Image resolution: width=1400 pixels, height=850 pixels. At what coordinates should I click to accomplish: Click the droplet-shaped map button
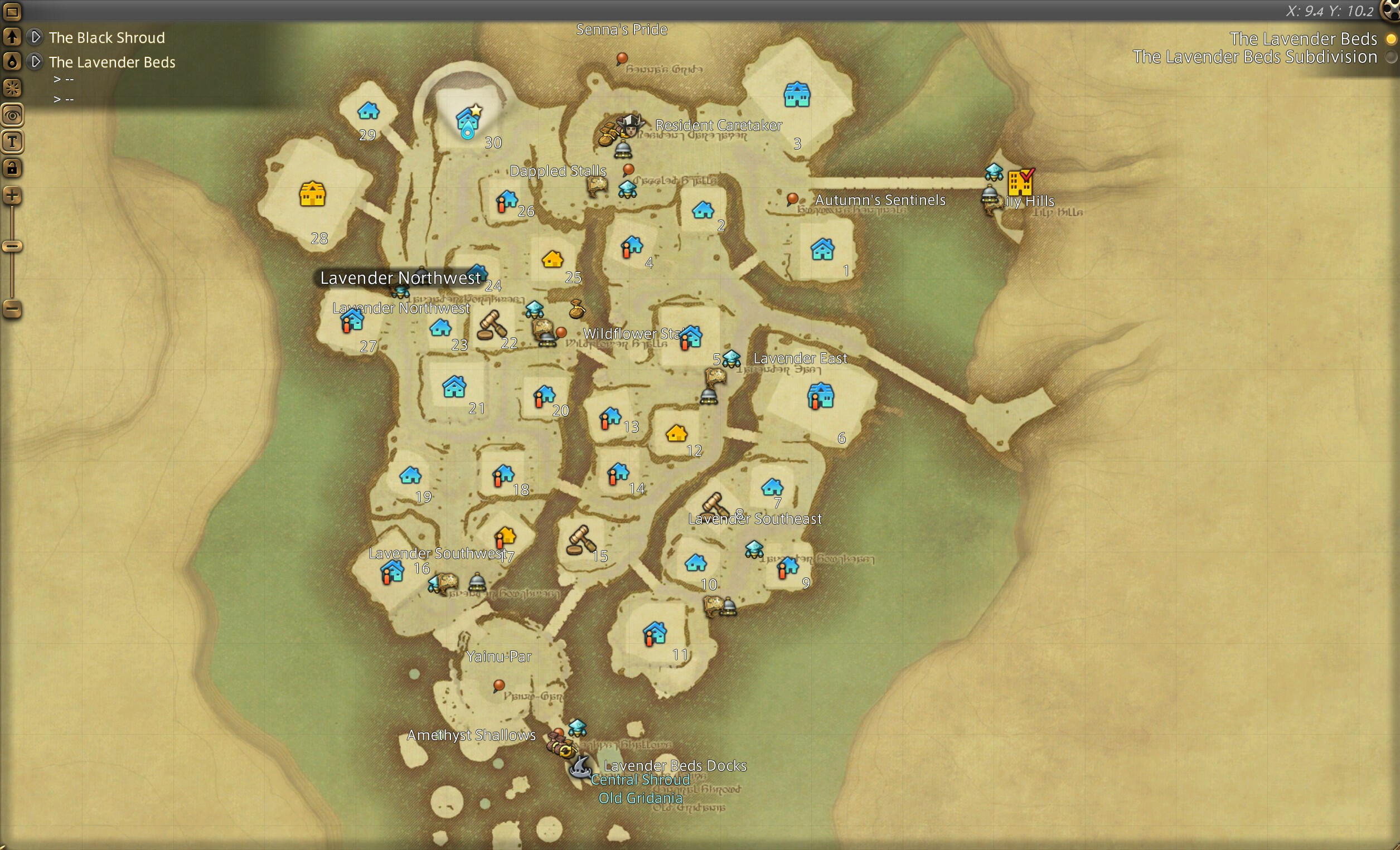tap(12, 61)
